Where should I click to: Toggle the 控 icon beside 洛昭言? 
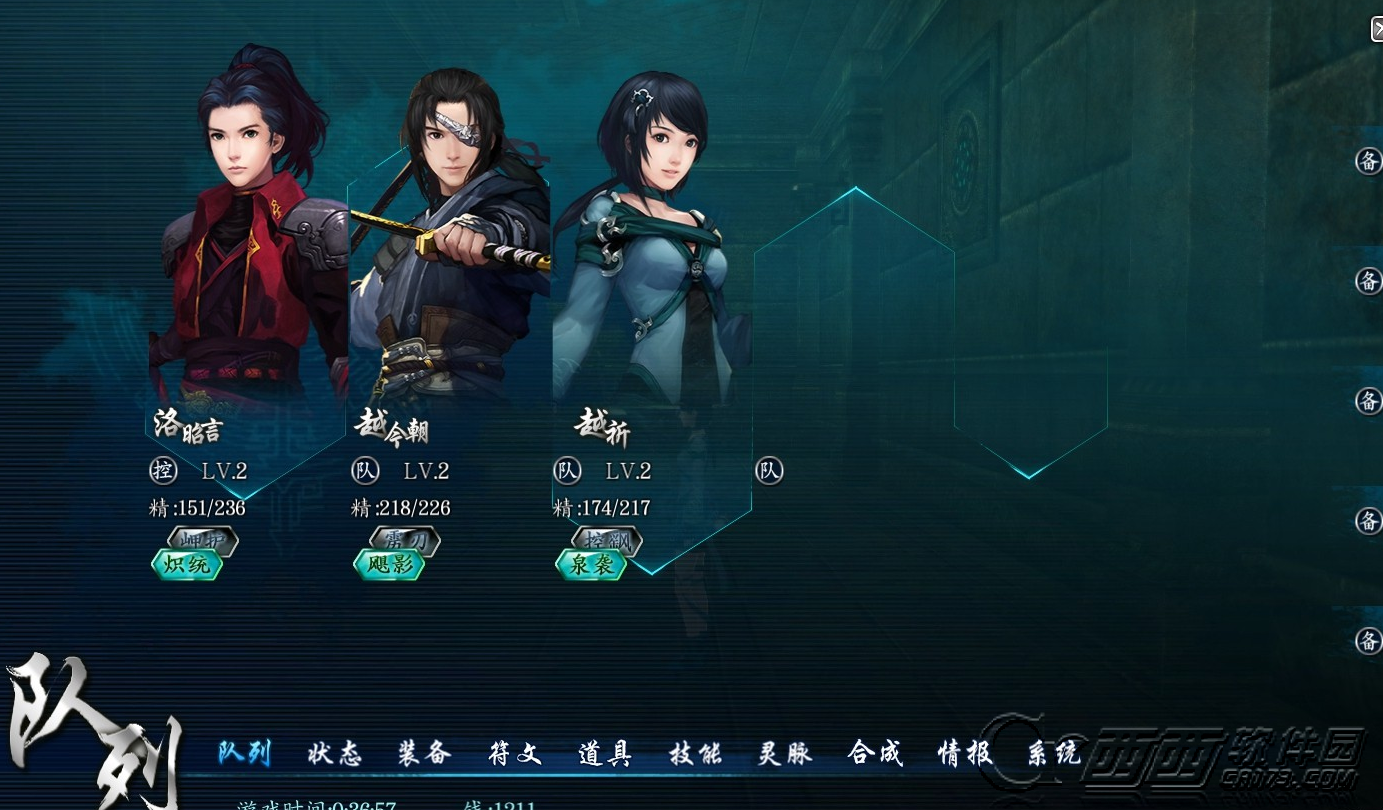coord(162,470)
